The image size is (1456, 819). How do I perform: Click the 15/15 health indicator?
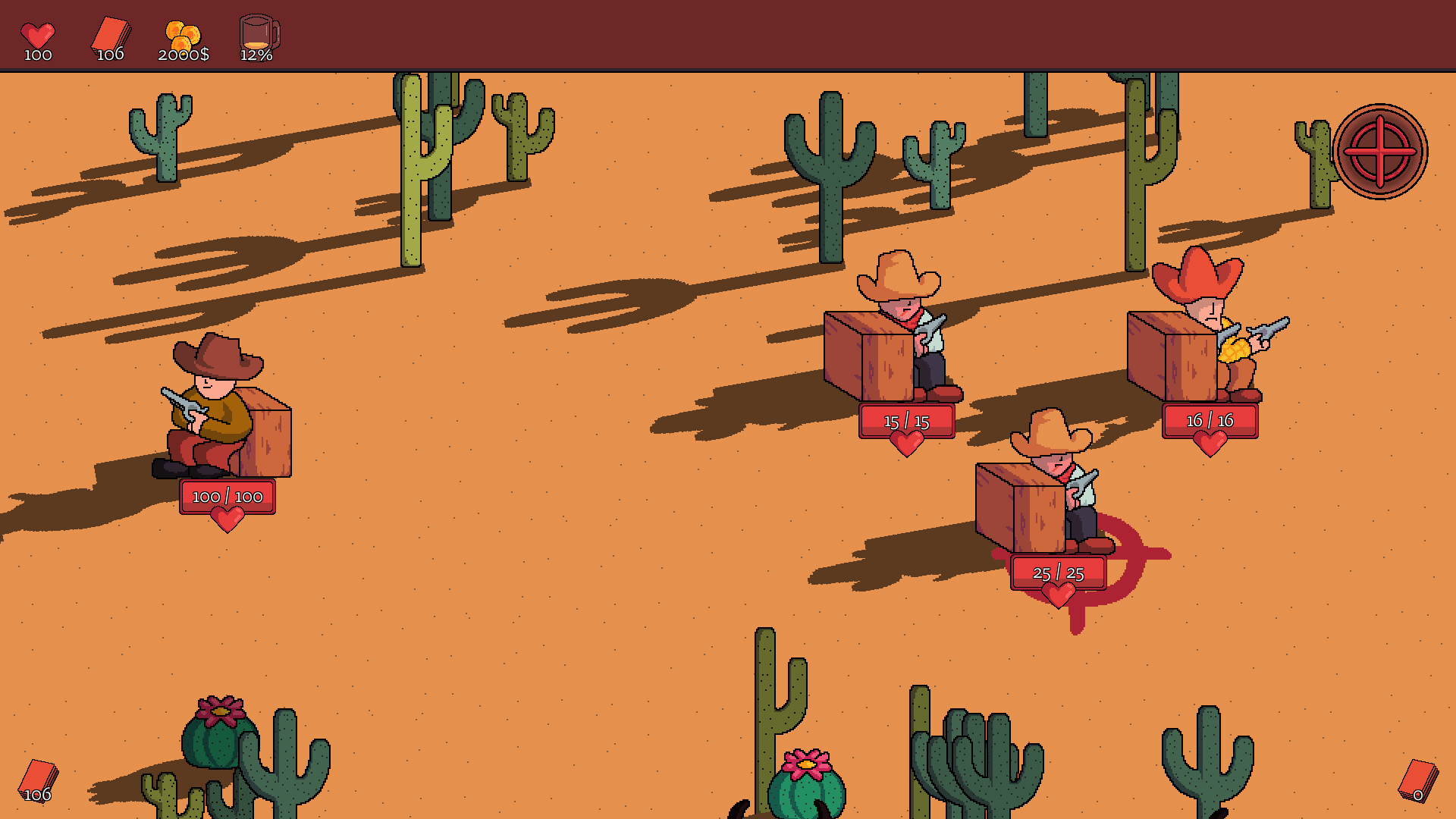click(905, 422)
